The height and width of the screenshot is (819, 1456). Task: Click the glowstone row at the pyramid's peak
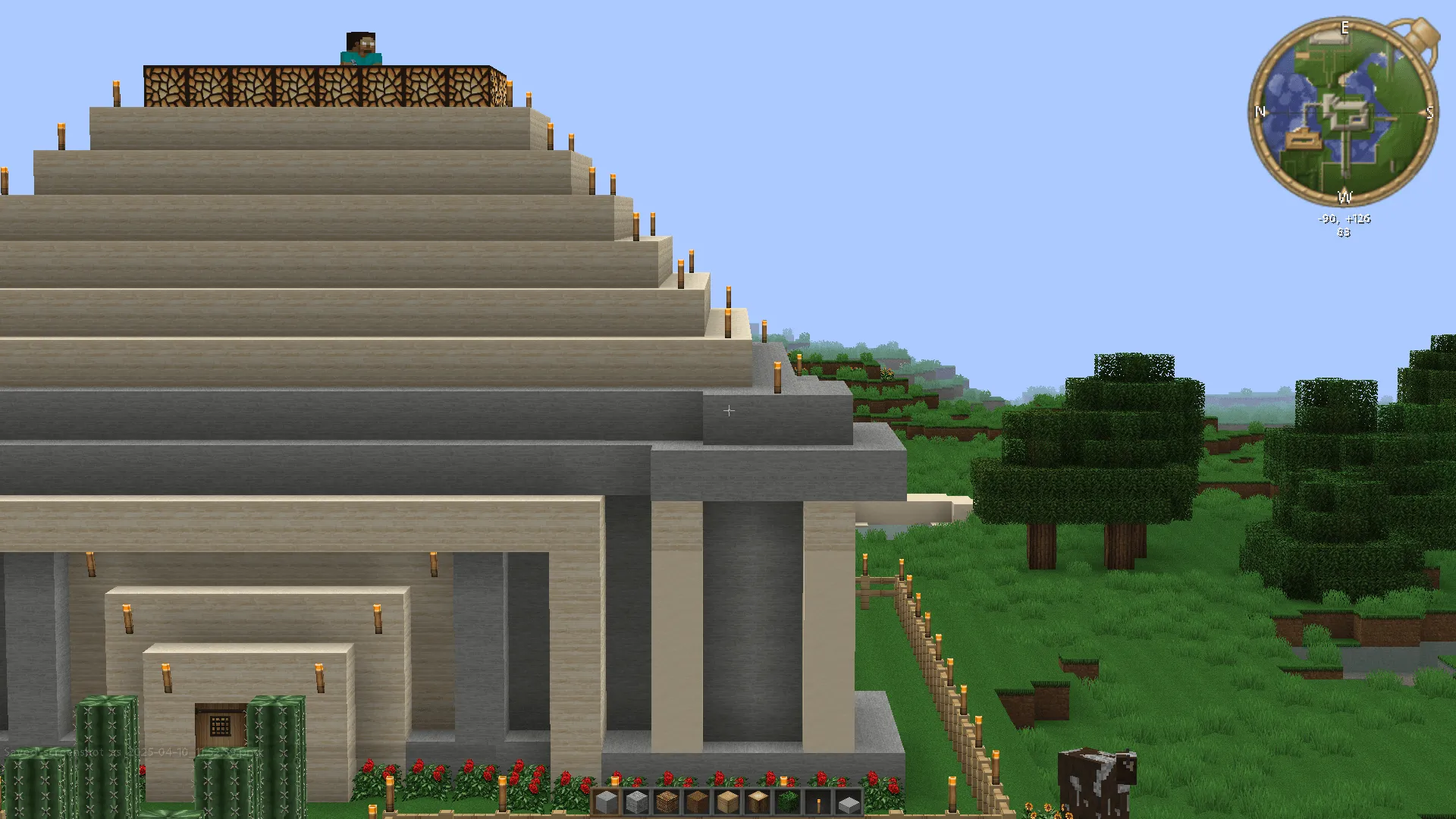point(318,83)
